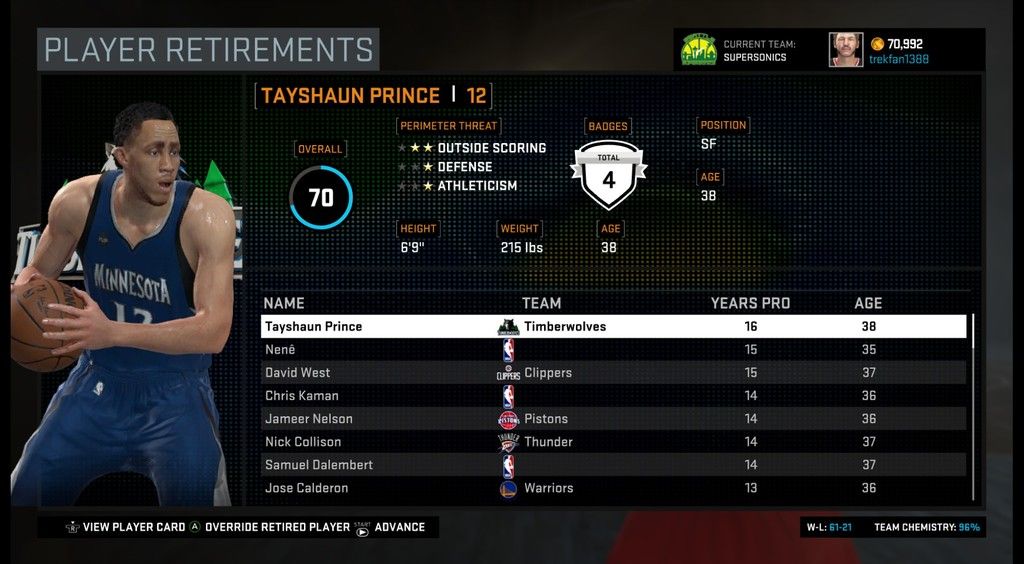Select the Jose Calderon row

pyautogui.click(x=612, y=488)
